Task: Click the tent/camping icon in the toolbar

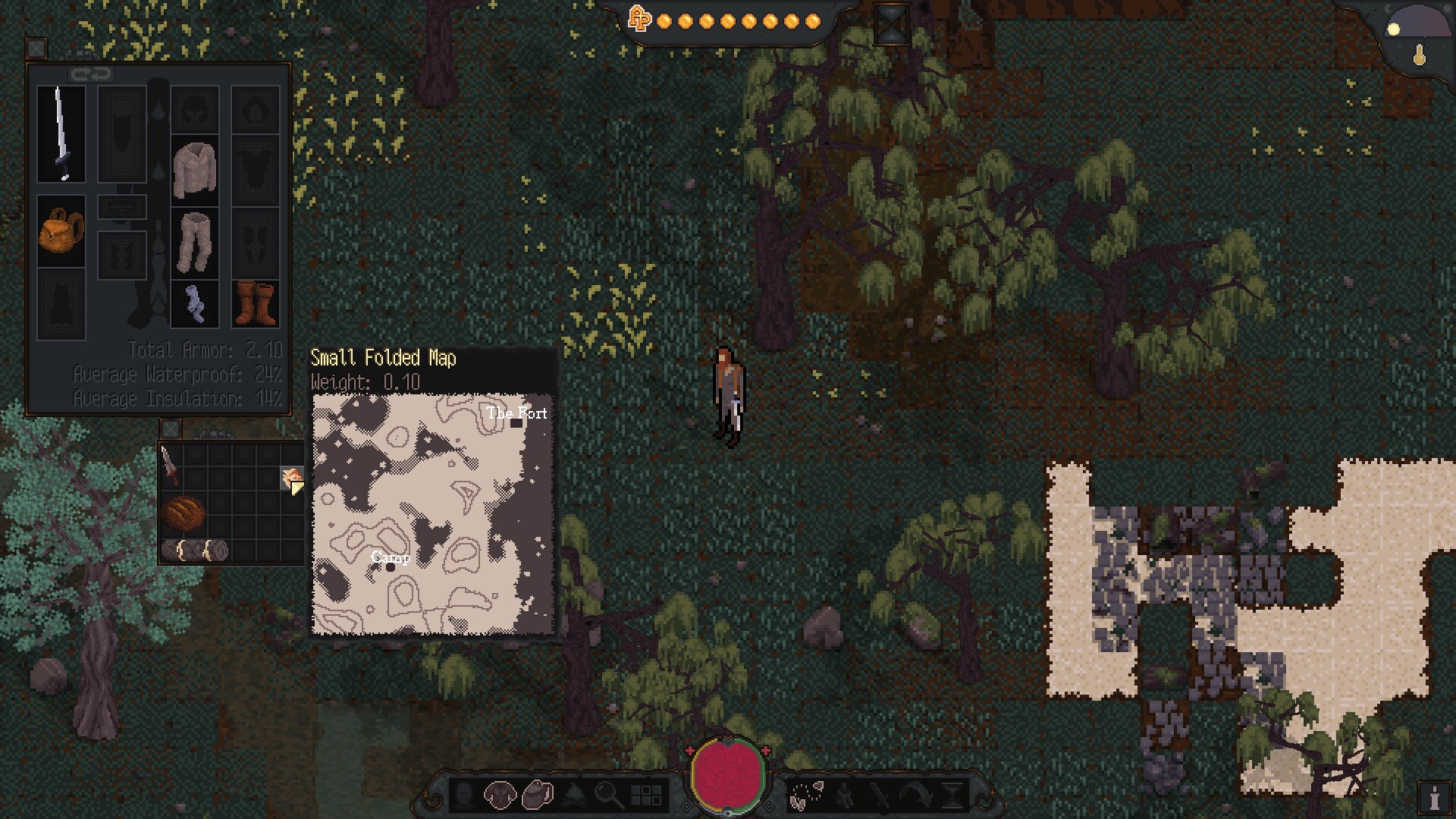Action: 575,796
